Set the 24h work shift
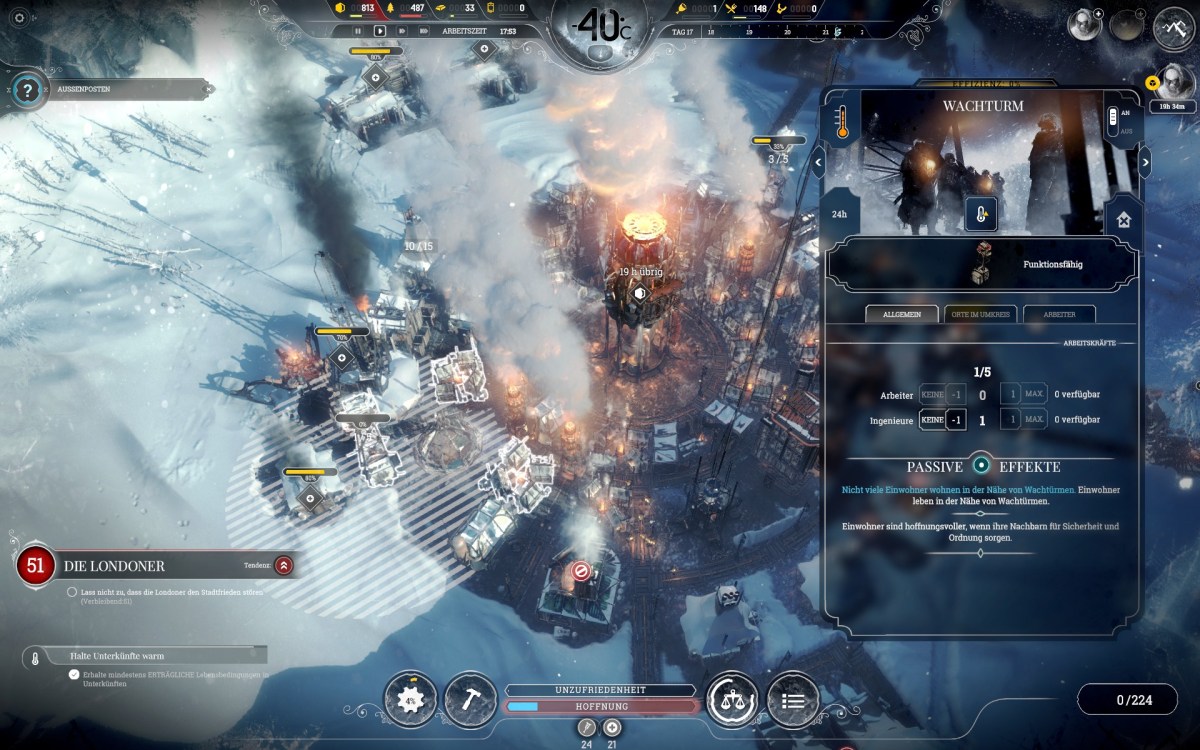Viewport: 1200px width, 750px height. tap(840, 213)
